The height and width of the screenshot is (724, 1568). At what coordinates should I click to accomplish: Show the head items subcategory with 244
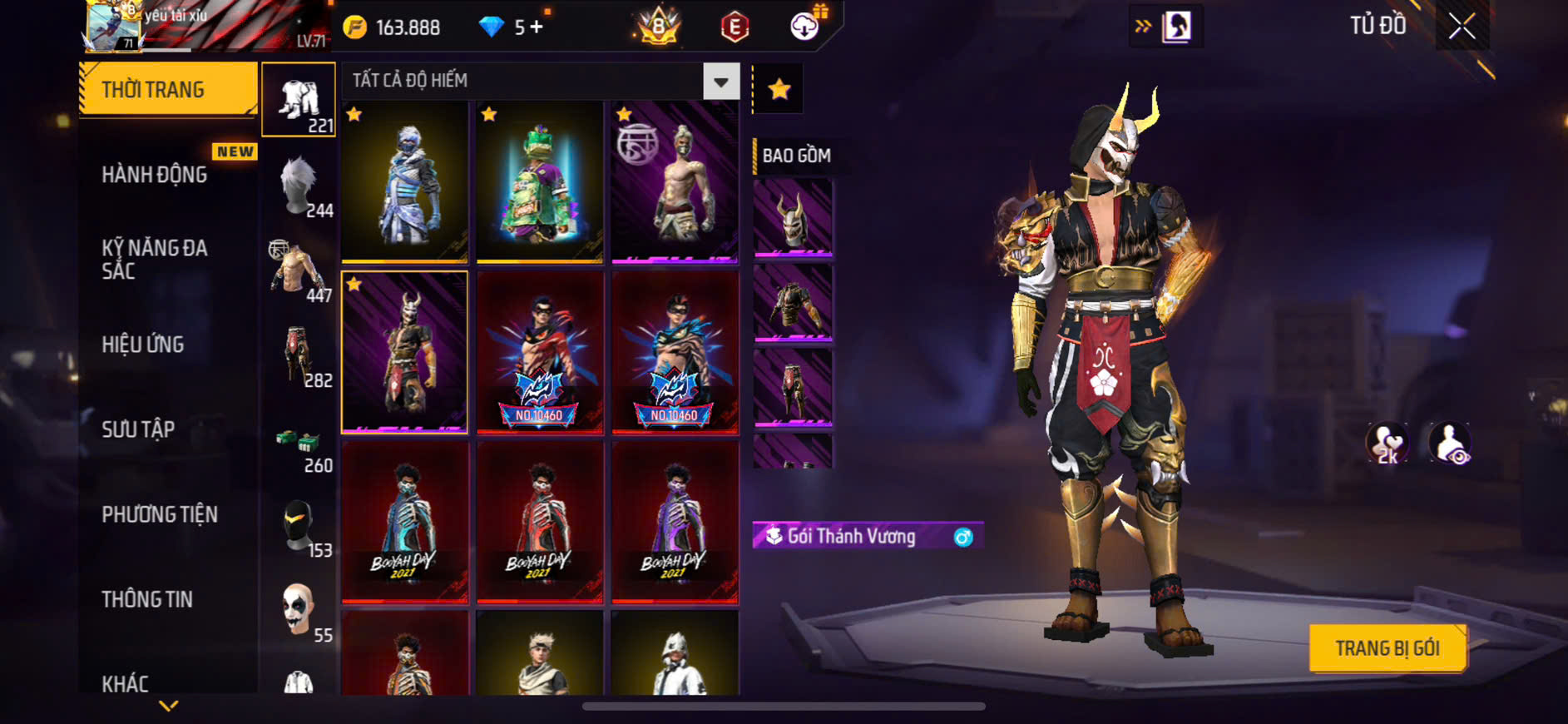point(299,186)
